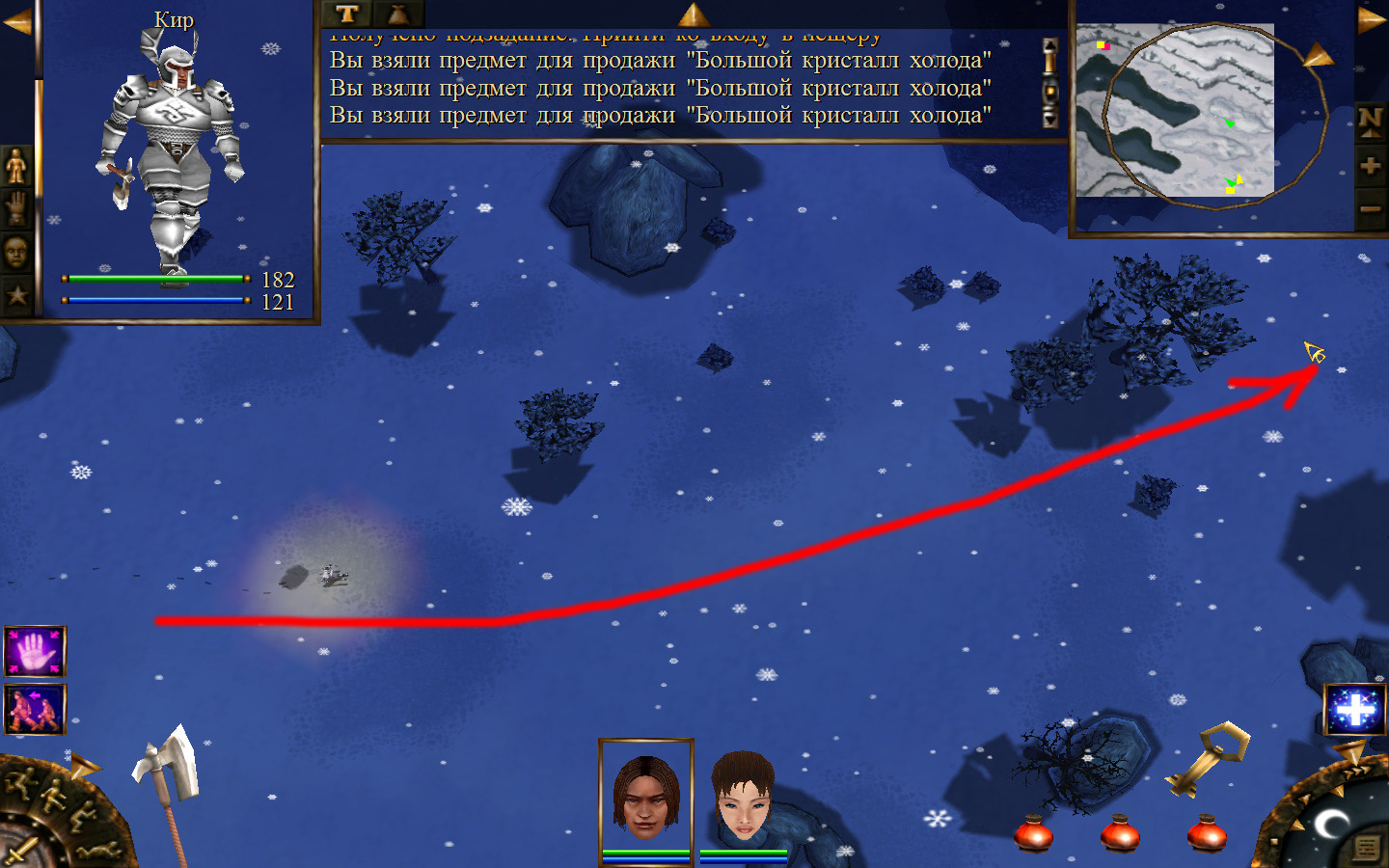This screenshot has width=1389, height=868.
Task: Activate the glowing purple hand spell
Action: coord(35,652)
